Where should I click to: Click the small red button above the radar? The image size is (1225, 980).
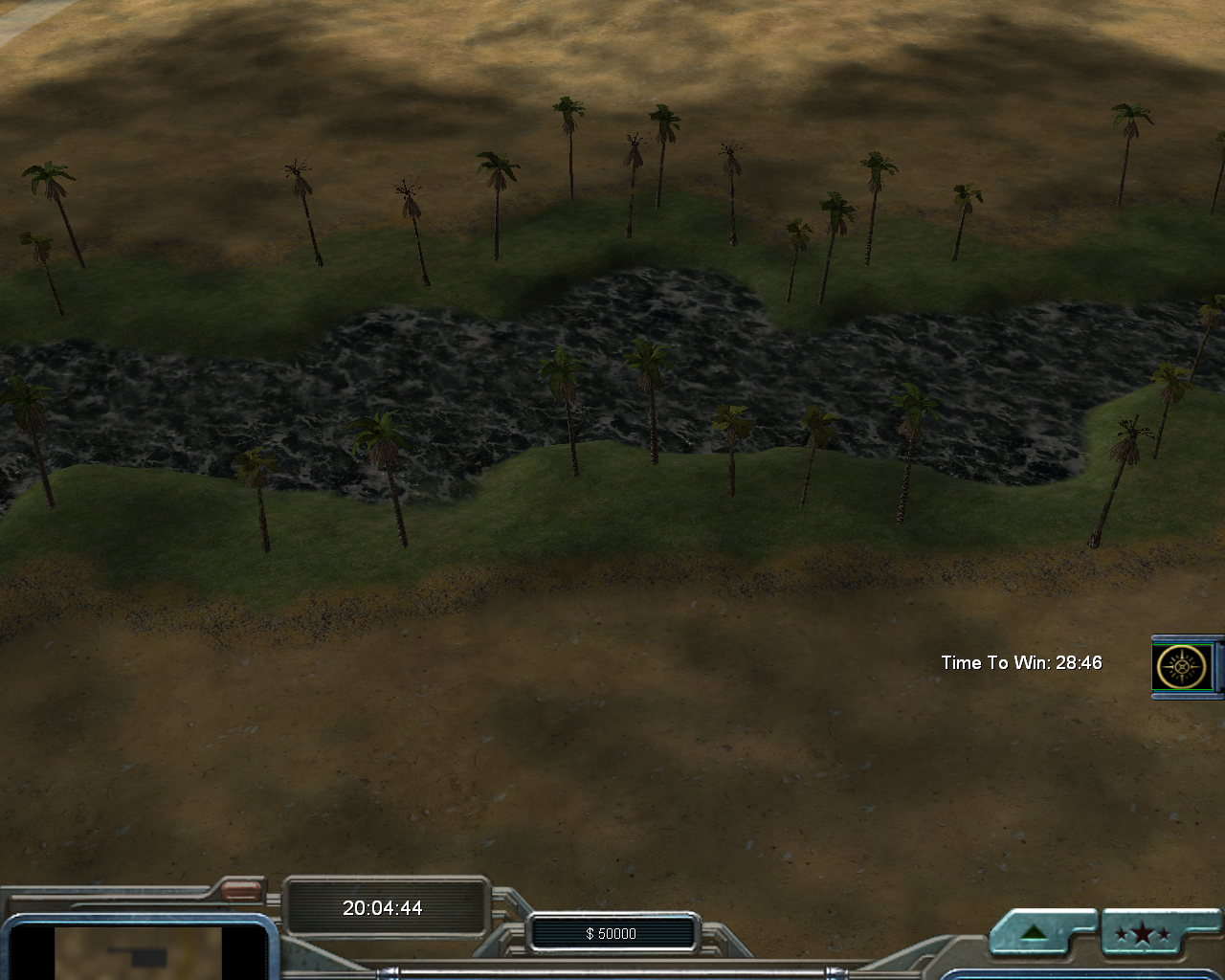[241, 891]
